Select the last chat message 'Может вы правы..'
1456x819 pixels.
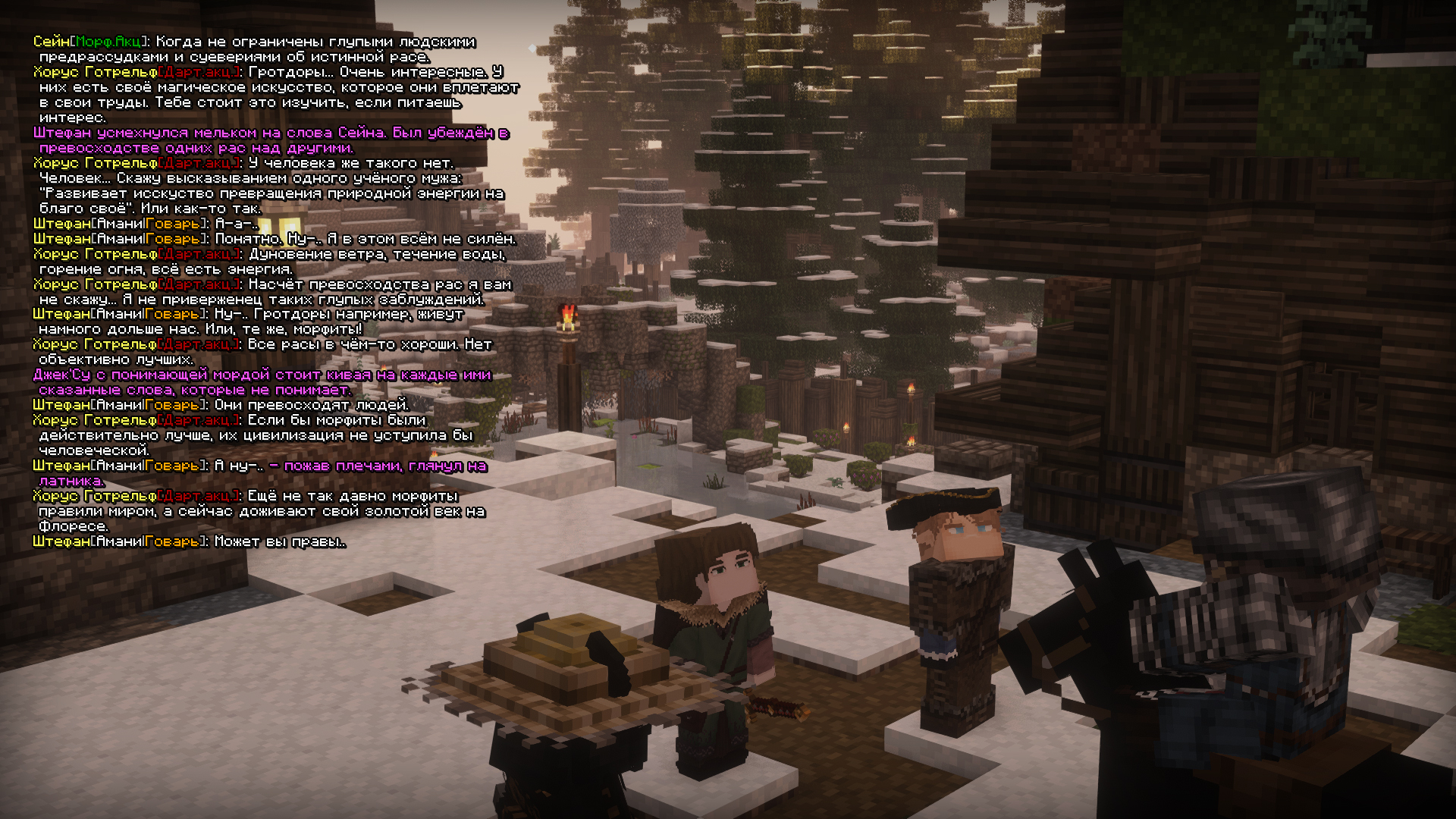click(279, 542)
